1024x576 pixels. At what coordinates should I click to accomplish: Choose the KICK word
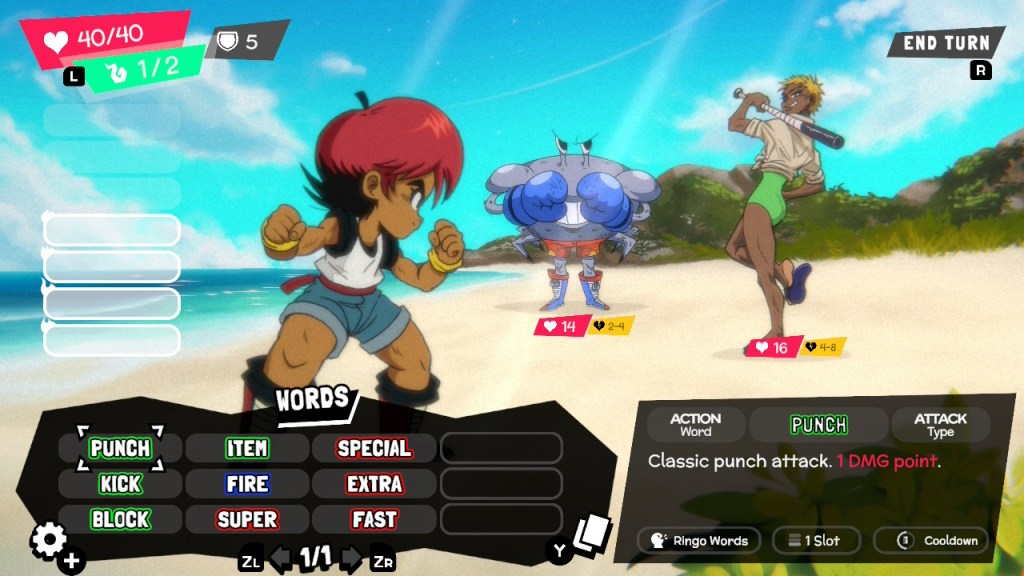[x=120, y=484]
